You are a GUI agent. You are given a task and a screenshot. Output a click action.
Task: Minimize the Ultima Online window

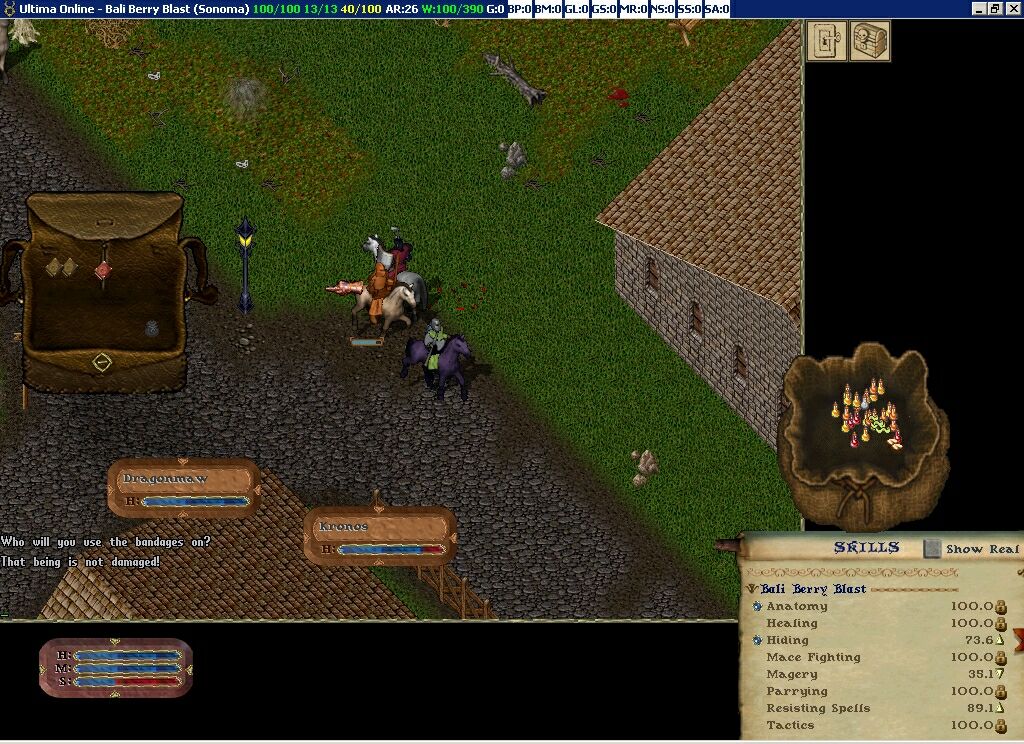pyautogui.click(x=978, y=9)
